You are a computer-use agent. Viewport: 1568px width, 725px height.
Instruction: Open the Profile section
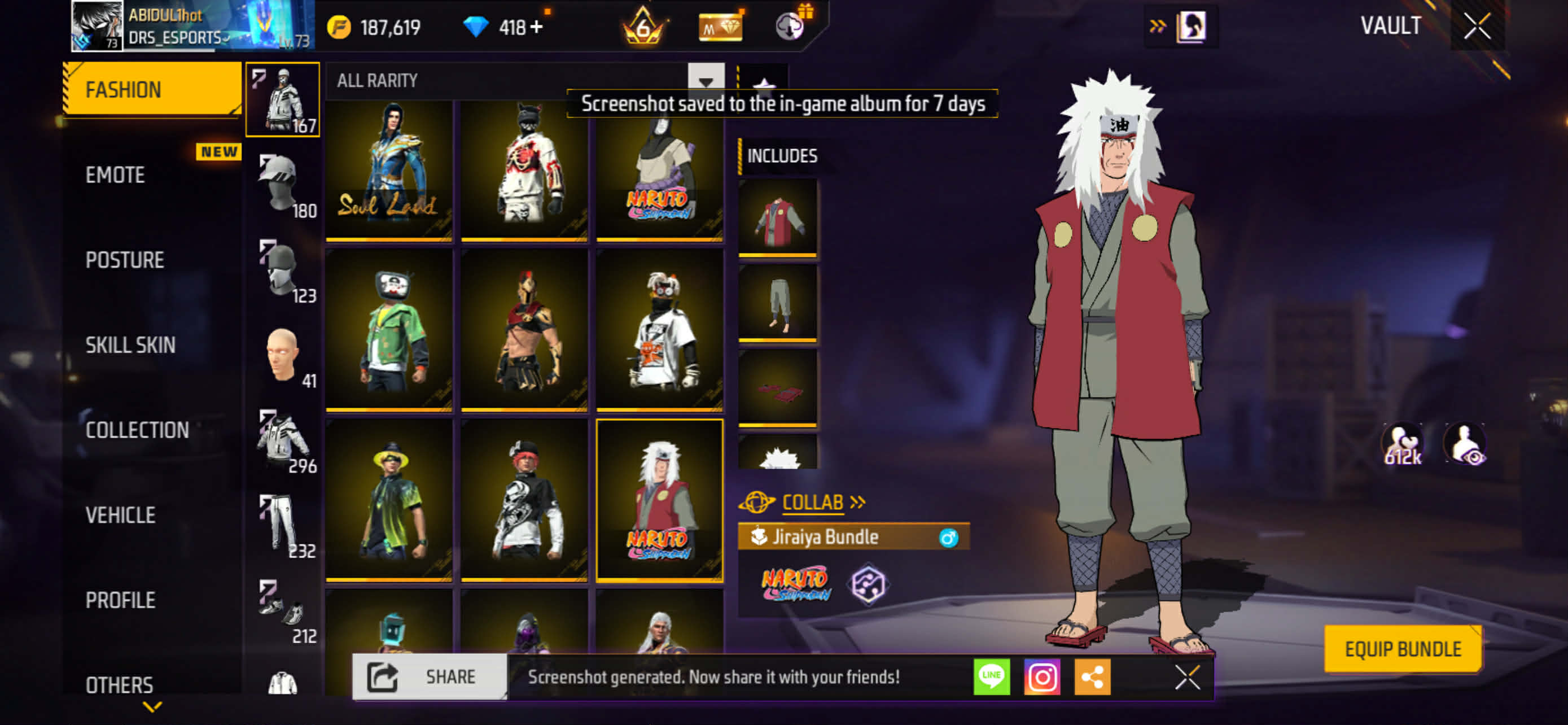click(x=121, y=601)
